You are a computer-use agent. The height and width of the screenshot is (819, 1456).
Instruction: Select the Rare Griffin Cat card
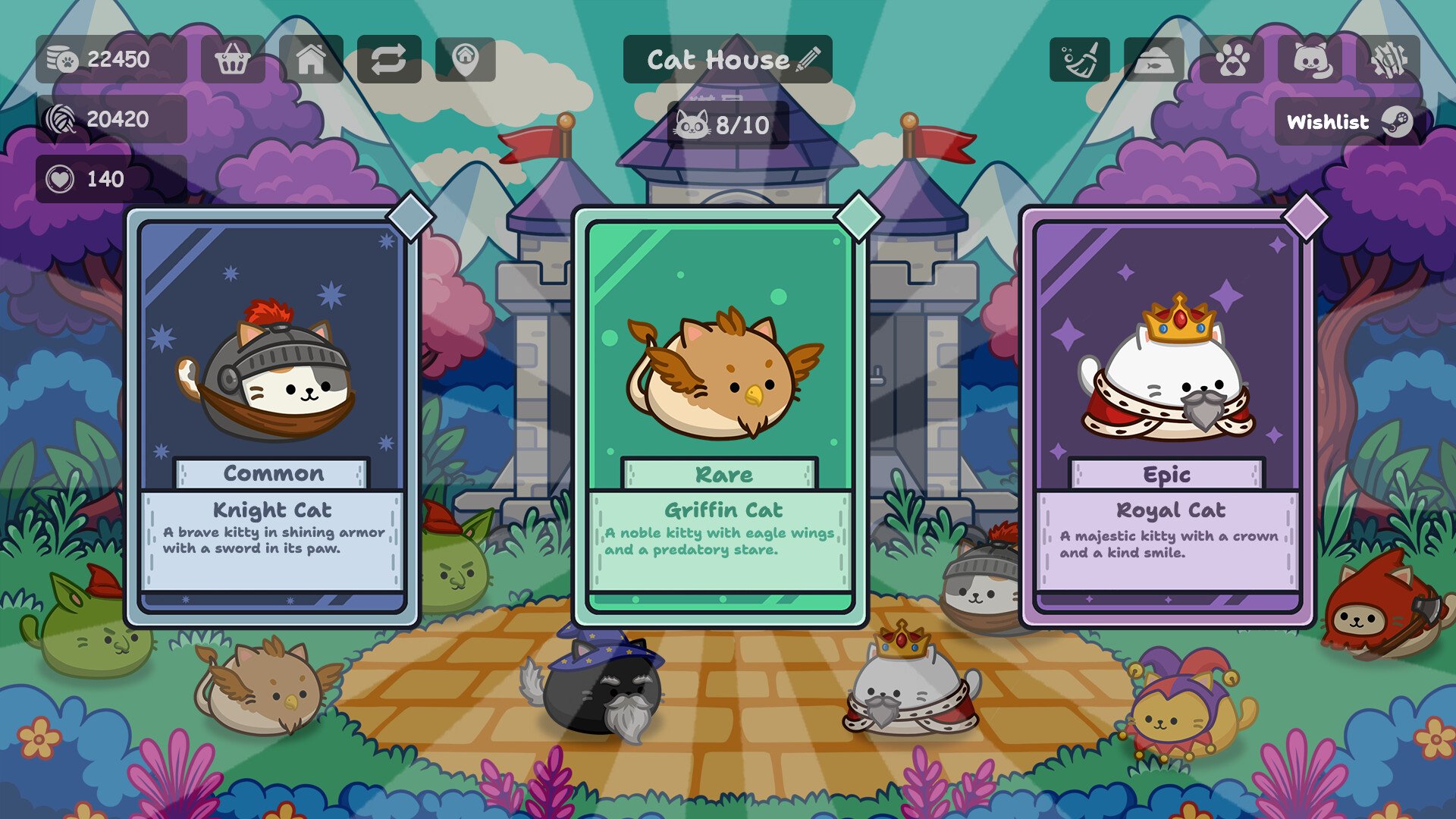click(720, 417)
